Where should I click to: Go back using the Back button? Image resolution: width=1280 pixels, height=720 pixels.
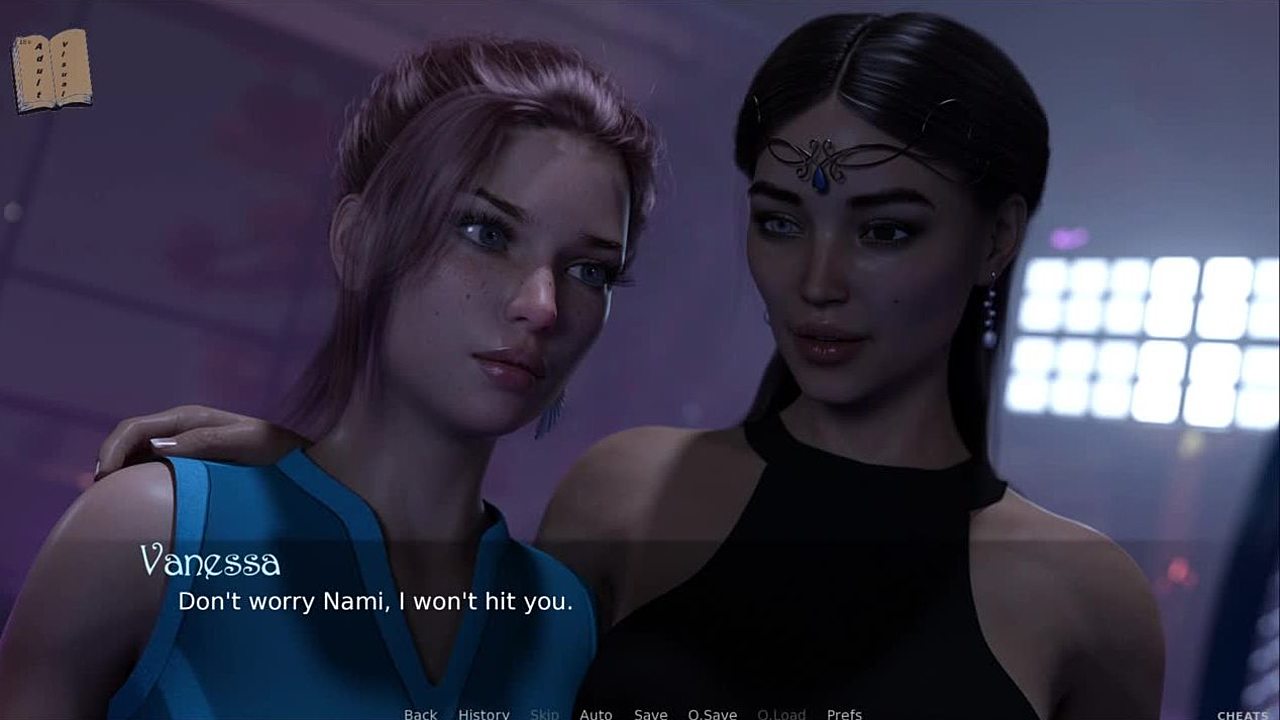click(x=420, y=714)
